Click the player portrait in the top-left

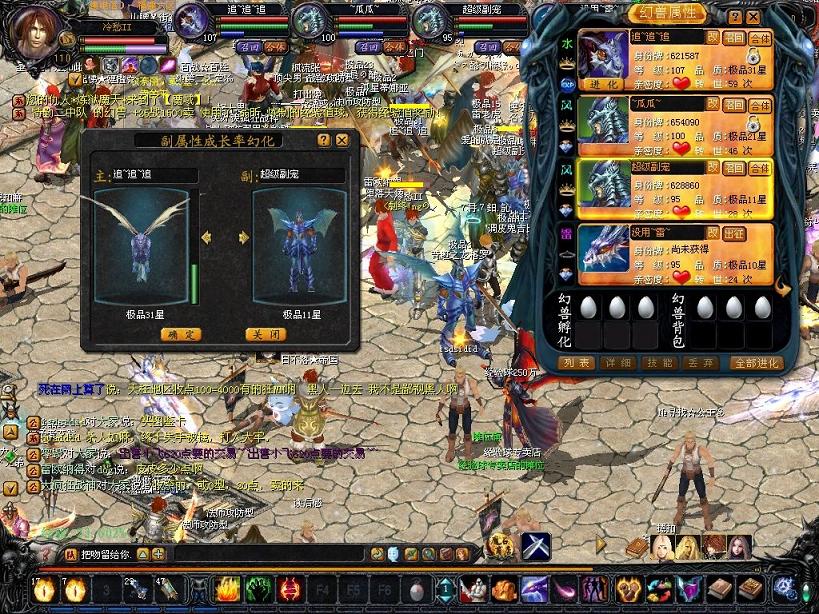38,32
